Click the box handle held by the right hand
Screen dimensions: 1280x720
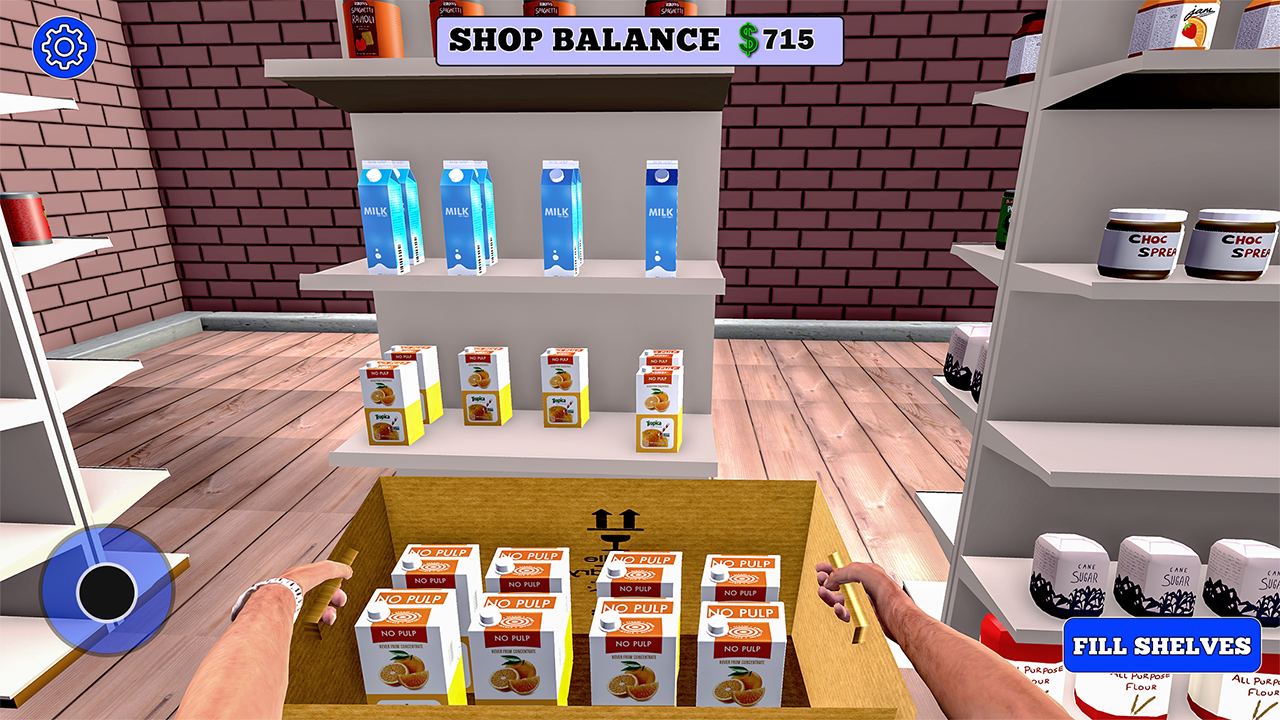pyautogui.click(x=849, y=596)
